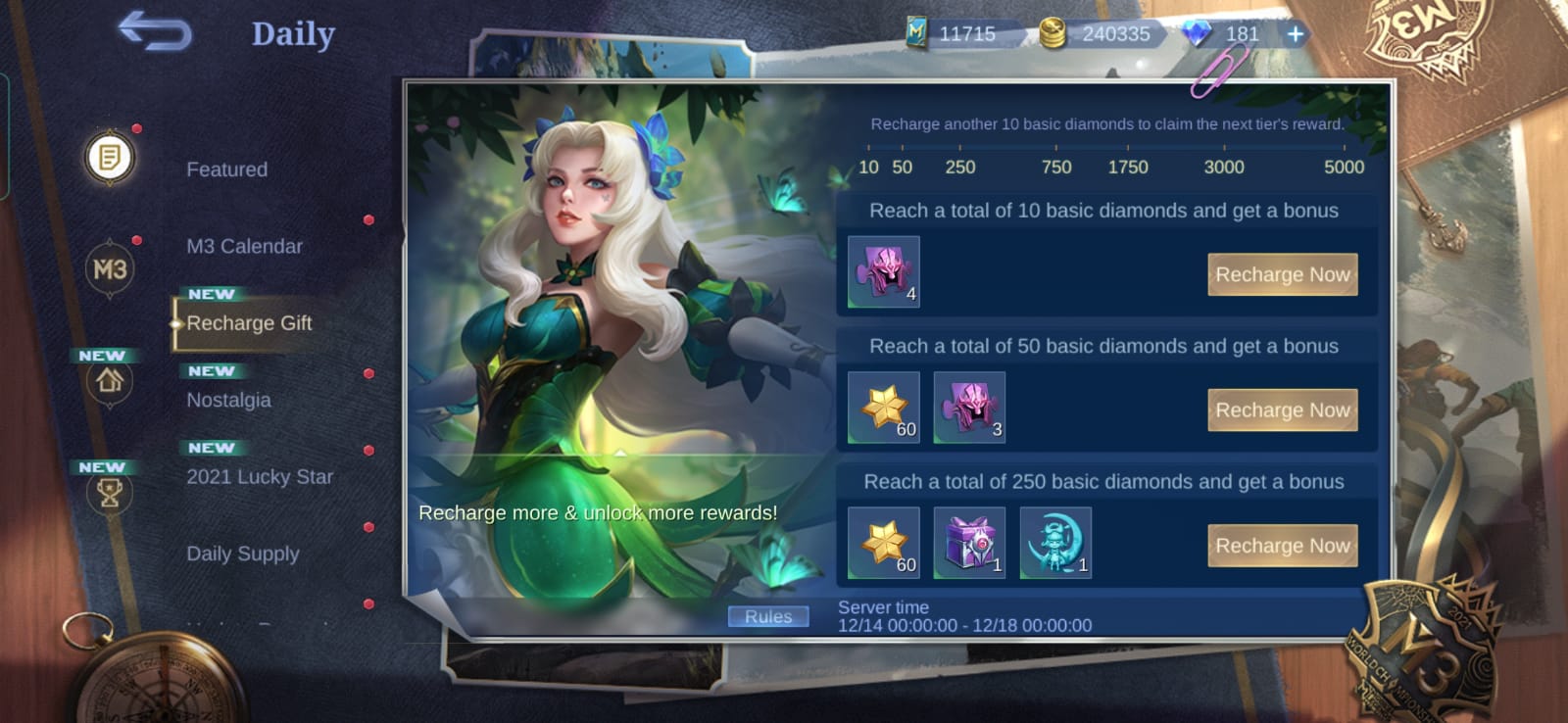Select the purple gift chest reward
1568x723 pixels.
[x=969, y=545]
